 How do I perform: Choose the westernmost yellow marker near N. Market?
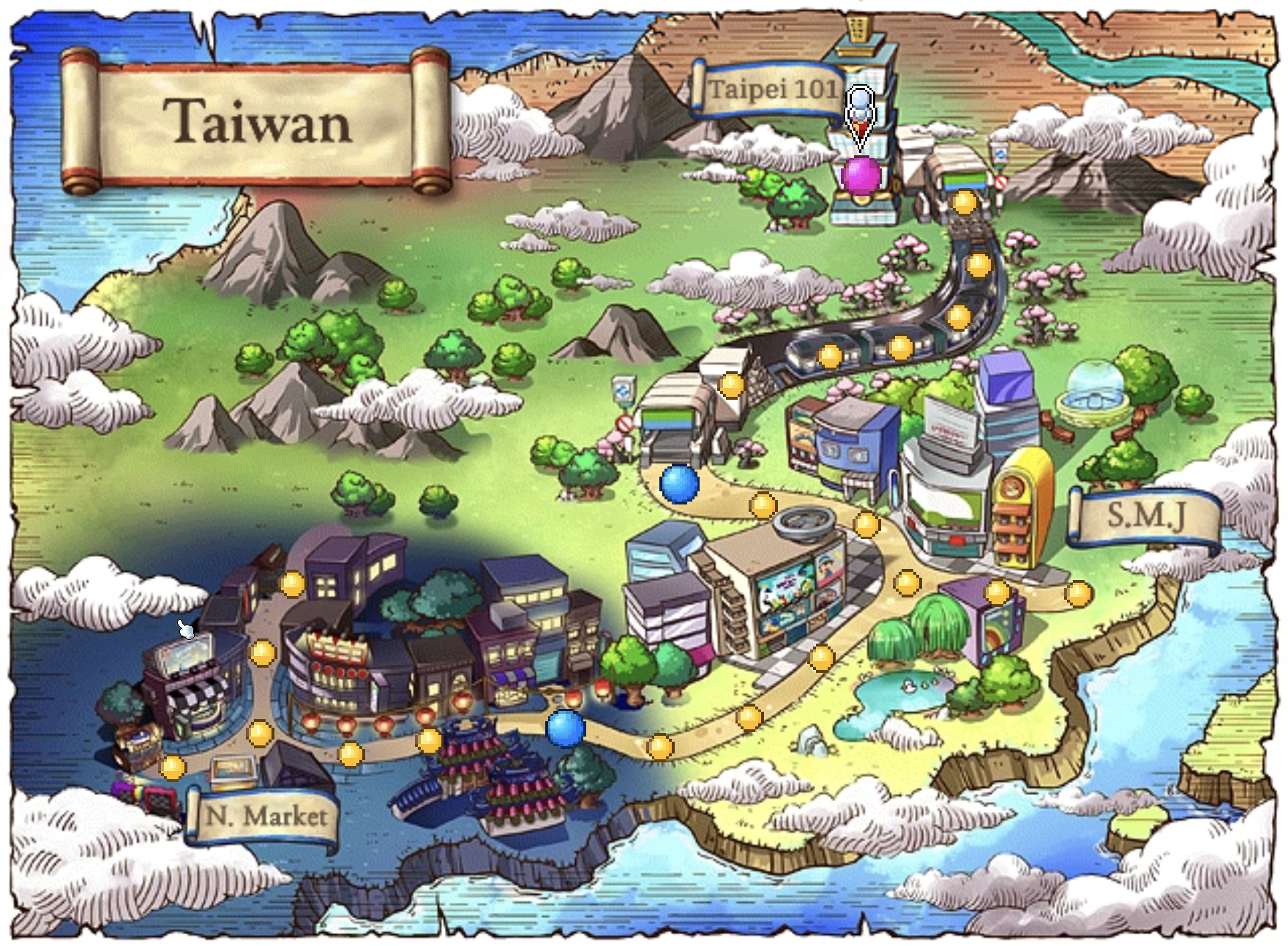click(x=173, y=767)
